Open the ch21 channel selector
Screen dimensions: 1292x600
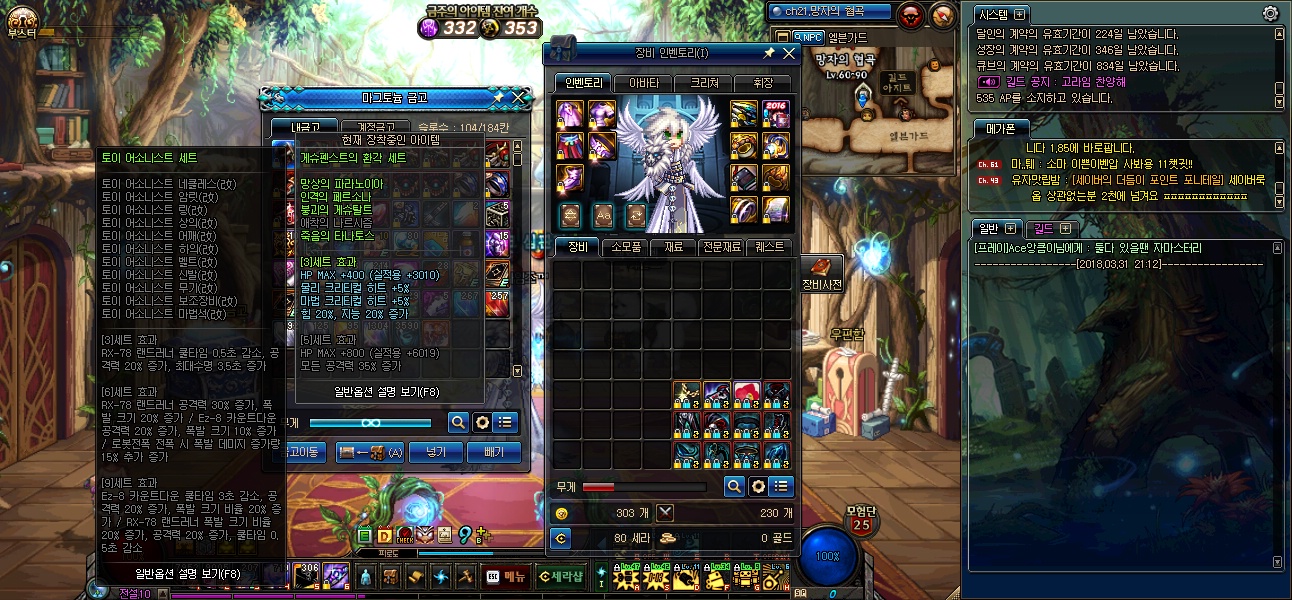[829, 12]
